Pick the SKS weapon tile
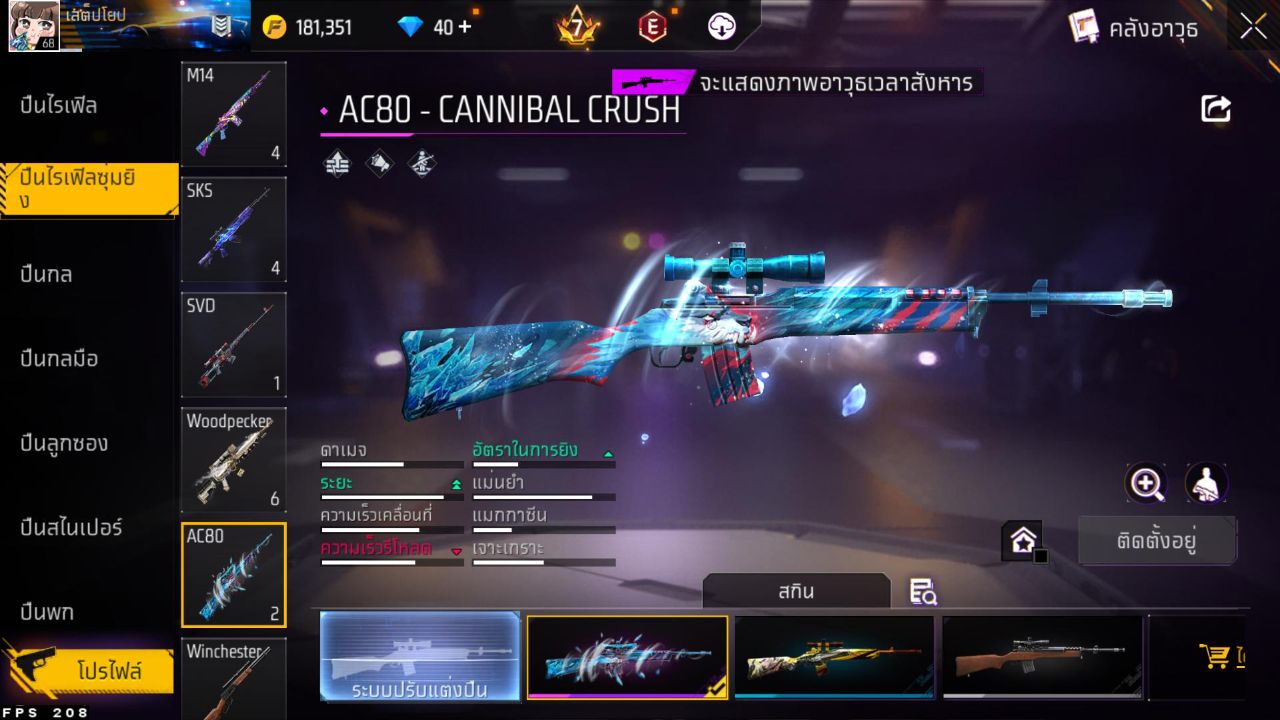This screenshot has height=720, width=1280. tap(234, 229)
